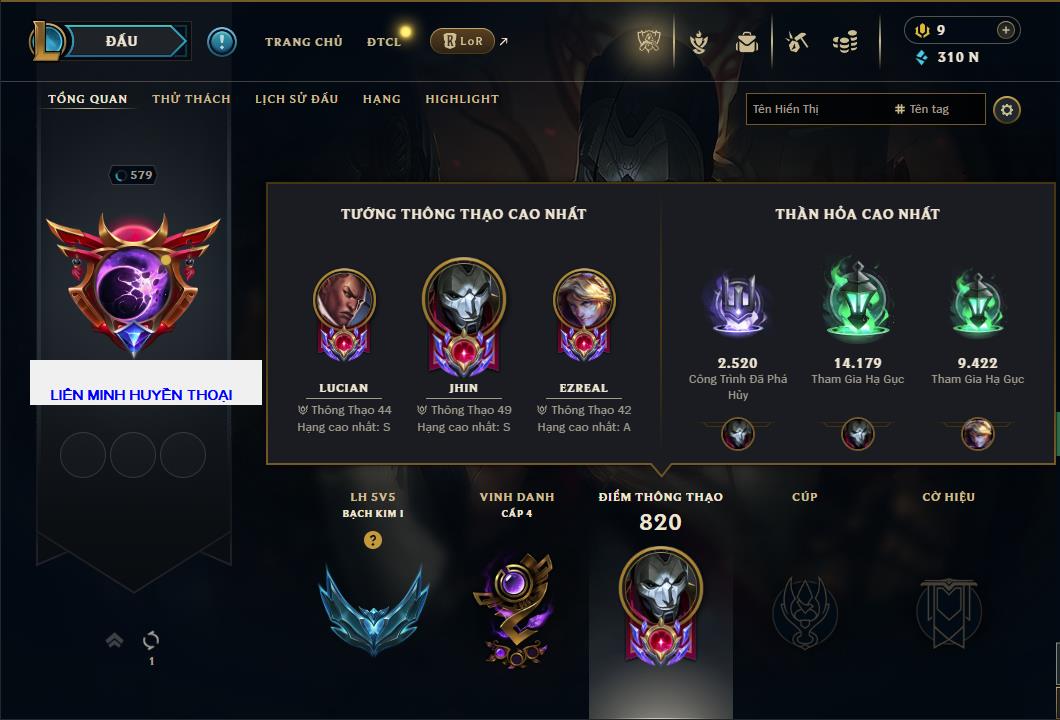The width and height of the screenshot is (1060, 720).
Task: Open the store coins icon
Action: [x=845, y=42]
